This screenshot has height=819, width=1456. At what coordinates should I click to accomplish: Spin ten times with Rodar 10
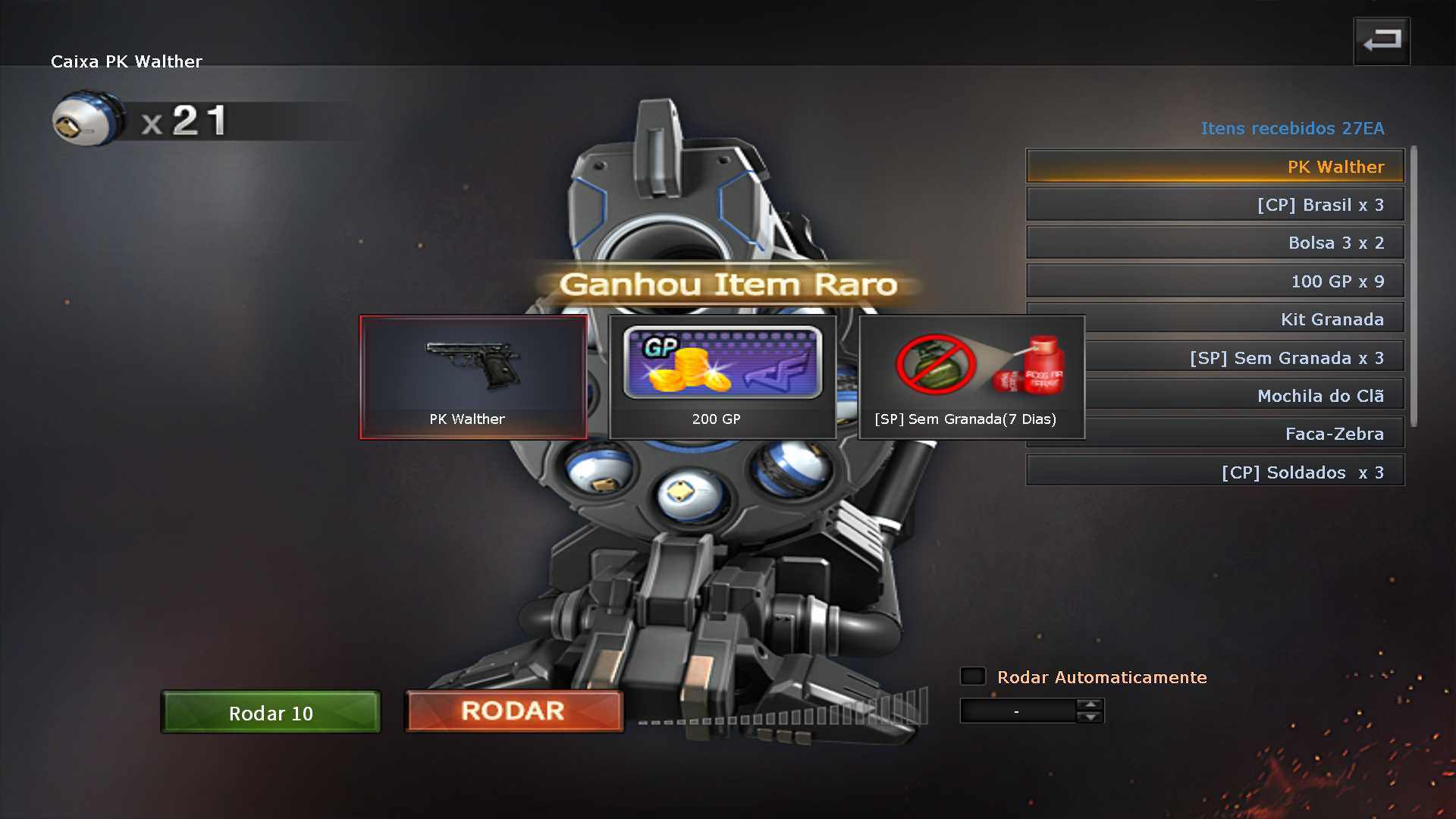[271, 713]
